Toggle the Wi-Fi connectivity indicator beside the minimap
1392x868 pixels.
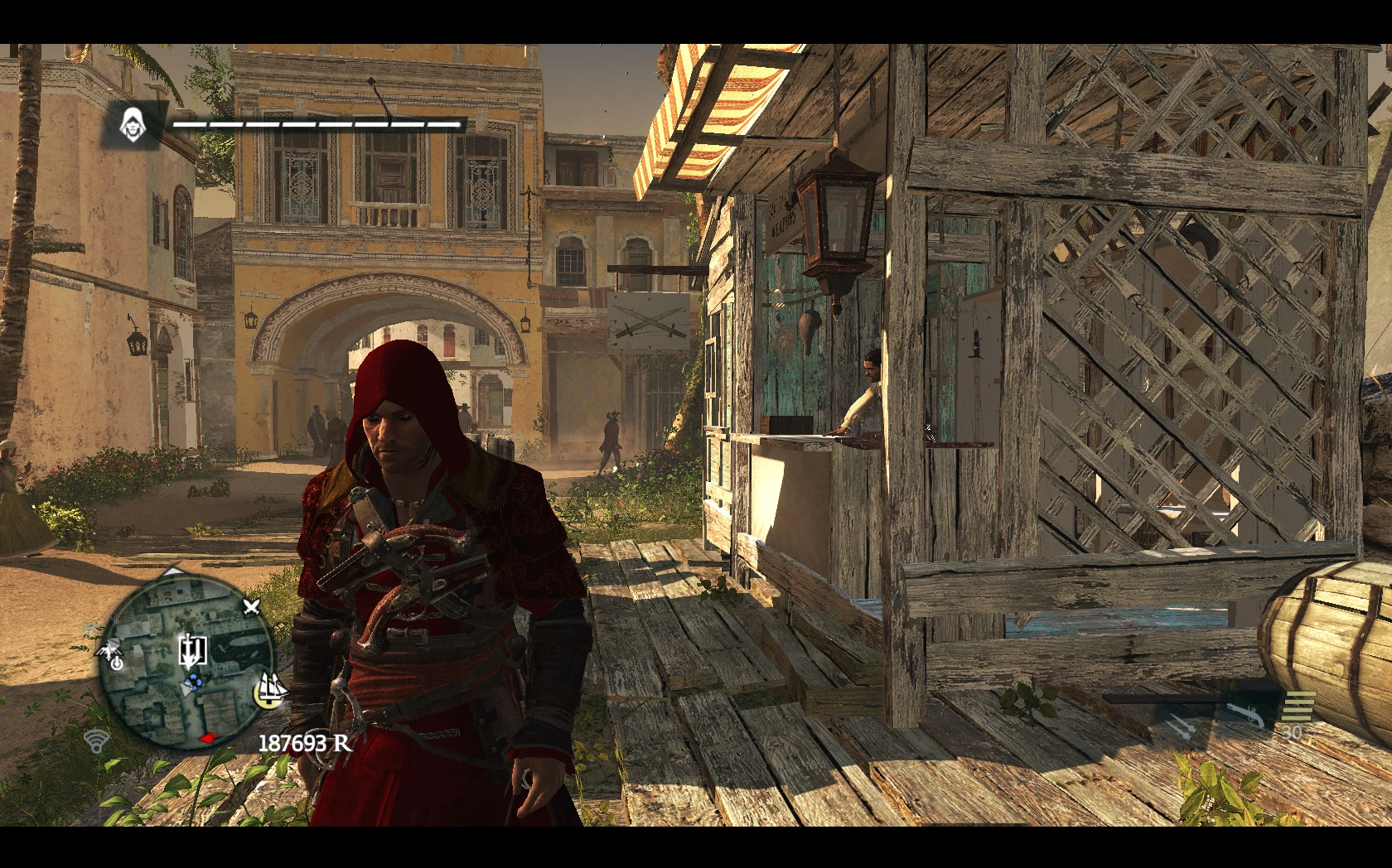point(96,742)
